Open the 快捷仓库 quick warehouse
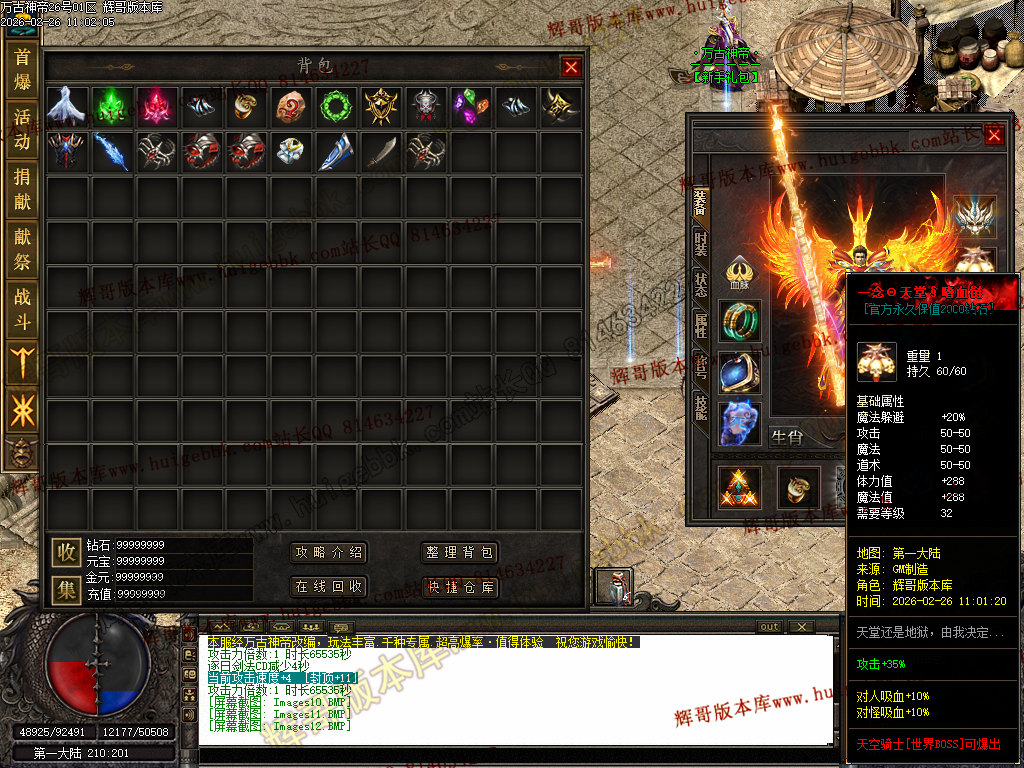This screenshot has height=768, width=1024. (459, 586)
